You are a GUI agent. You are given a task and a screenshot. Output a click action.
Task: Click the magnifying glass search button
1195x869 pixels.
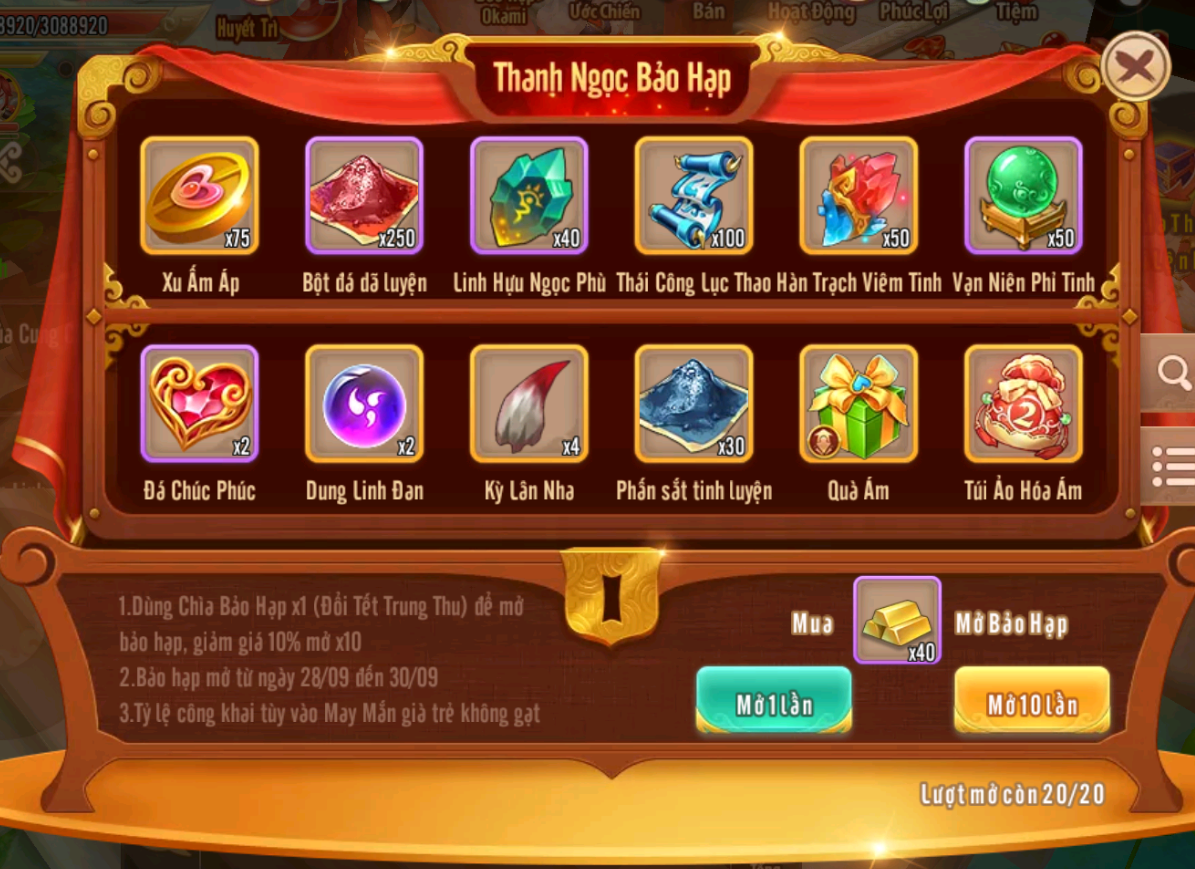pyautogui.click(x=1172, y=373)
